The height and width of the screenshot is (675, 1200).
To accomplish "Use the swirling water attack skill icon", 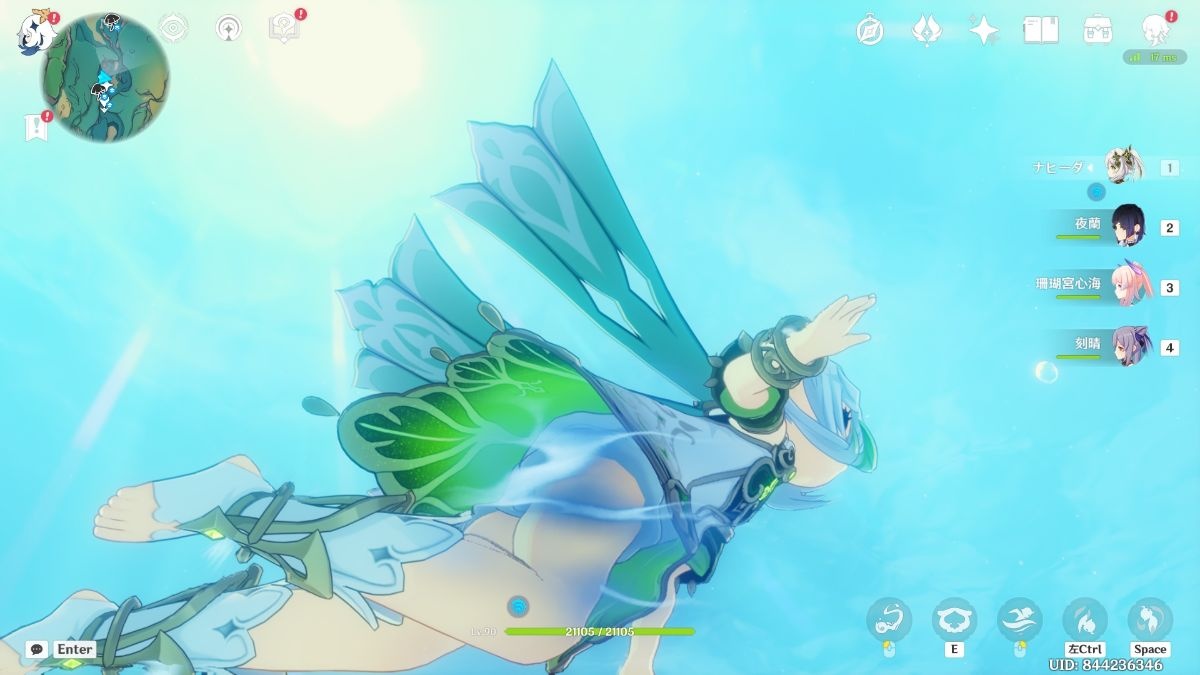I will [x=889, y=619].
